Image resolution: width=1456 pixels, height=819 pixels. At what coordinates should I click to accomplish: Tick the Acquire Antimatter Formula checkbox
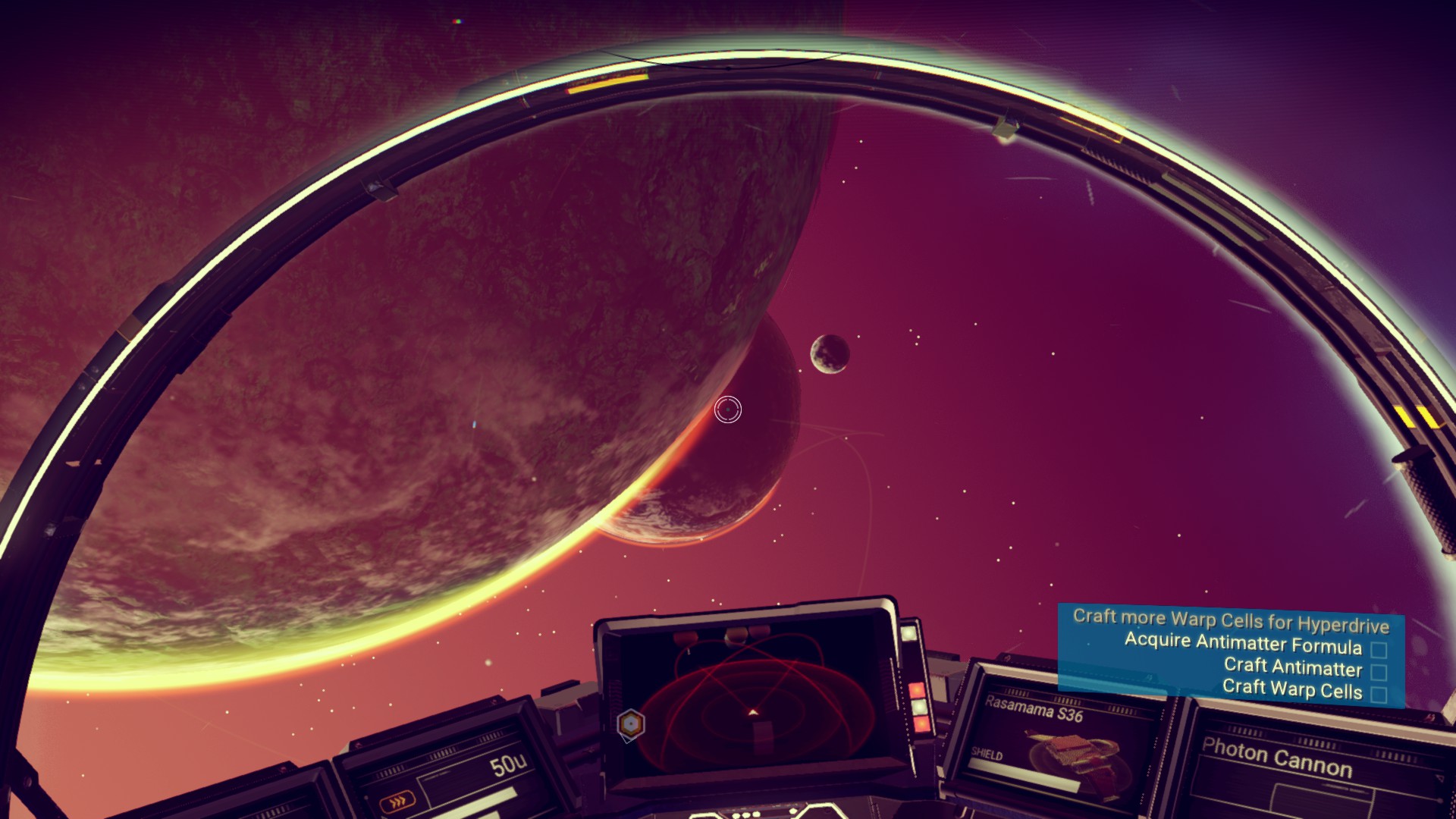coord(1379,650)
